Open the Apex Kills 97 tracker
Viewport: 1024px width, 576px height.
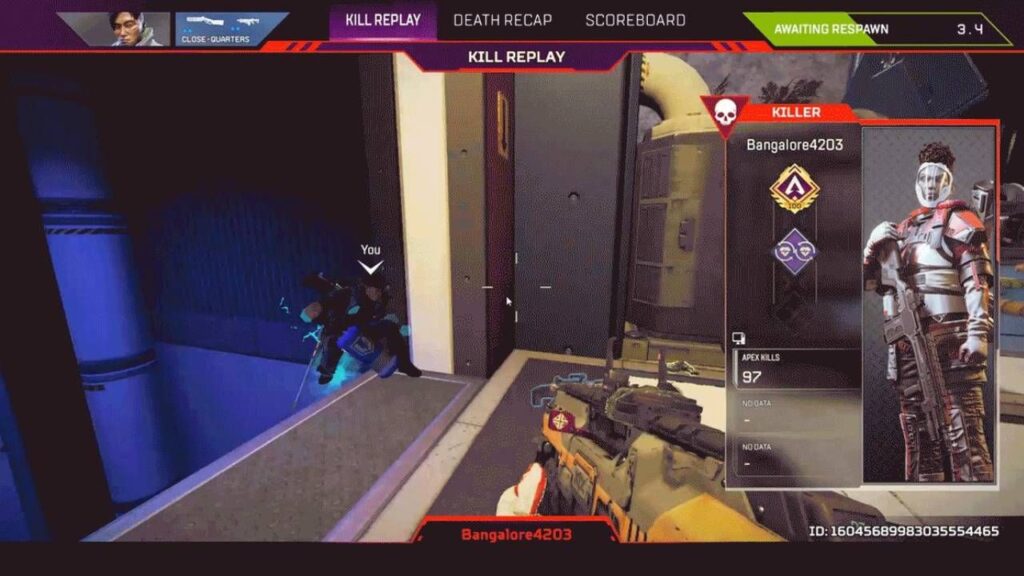(x=796, y=369)
